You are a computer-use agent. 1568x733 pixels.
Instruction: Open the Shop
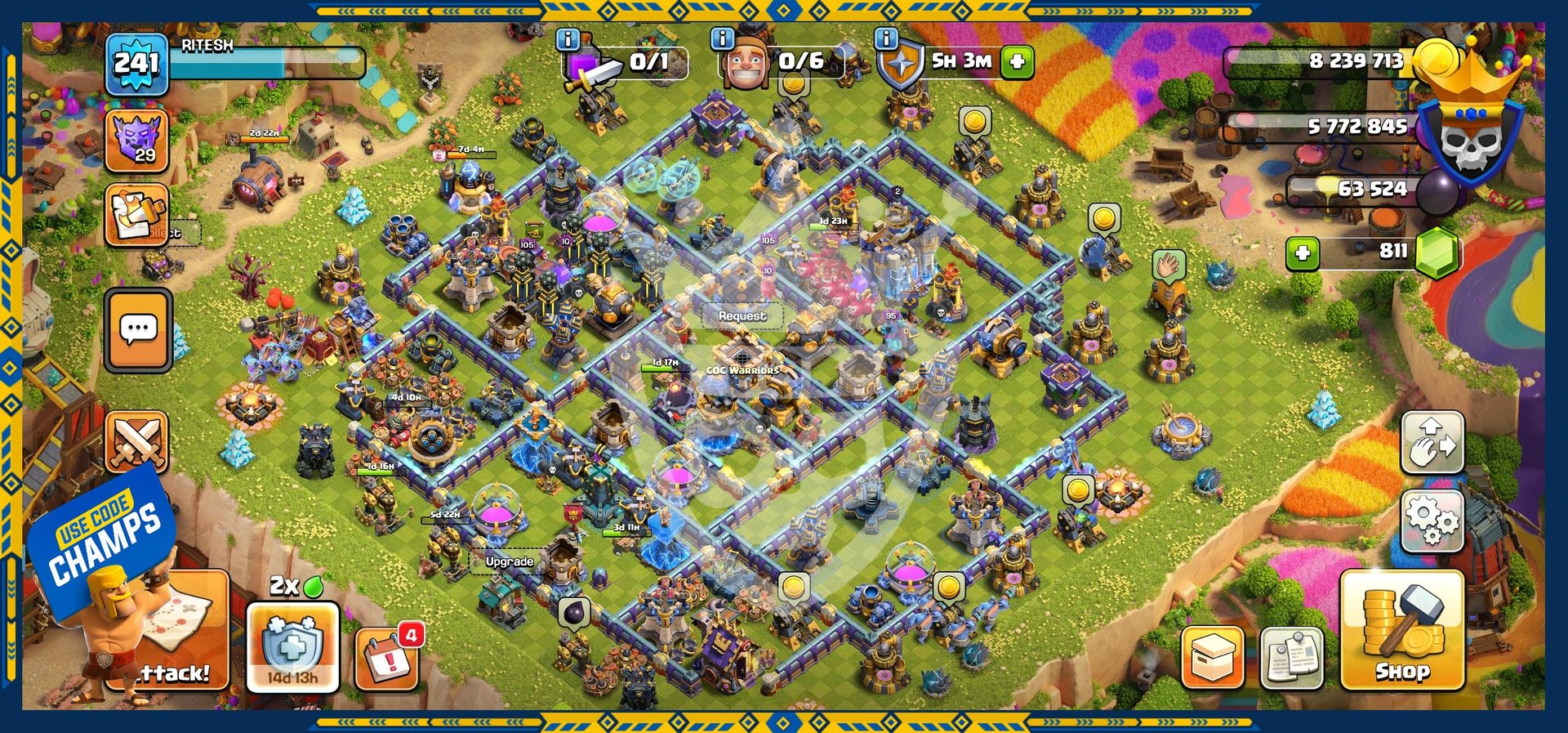tap(1401, 630)
